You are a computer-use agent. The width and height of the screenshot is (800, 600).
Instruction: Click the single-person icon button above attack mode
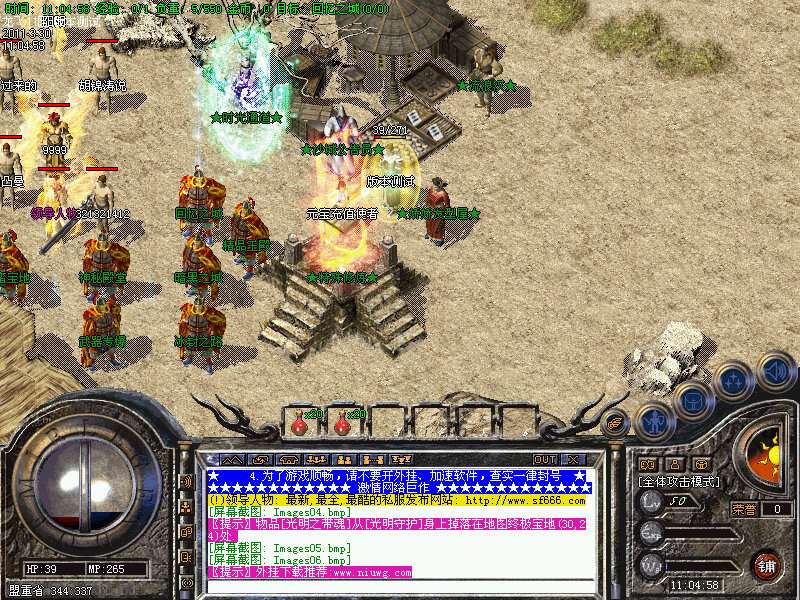674,464
